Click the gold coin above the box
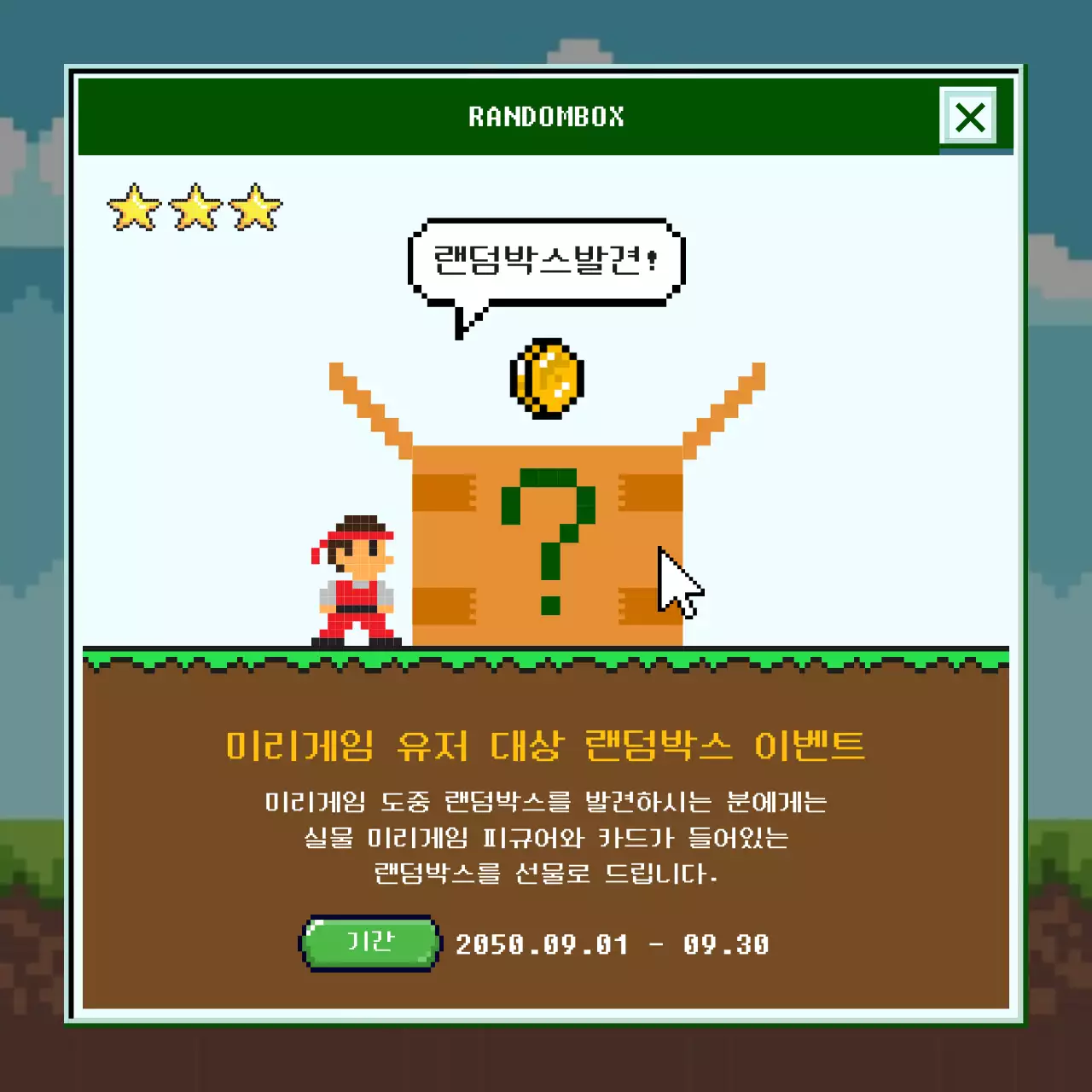Screen dimensions: 1092x1092 (x=546, y=380)
